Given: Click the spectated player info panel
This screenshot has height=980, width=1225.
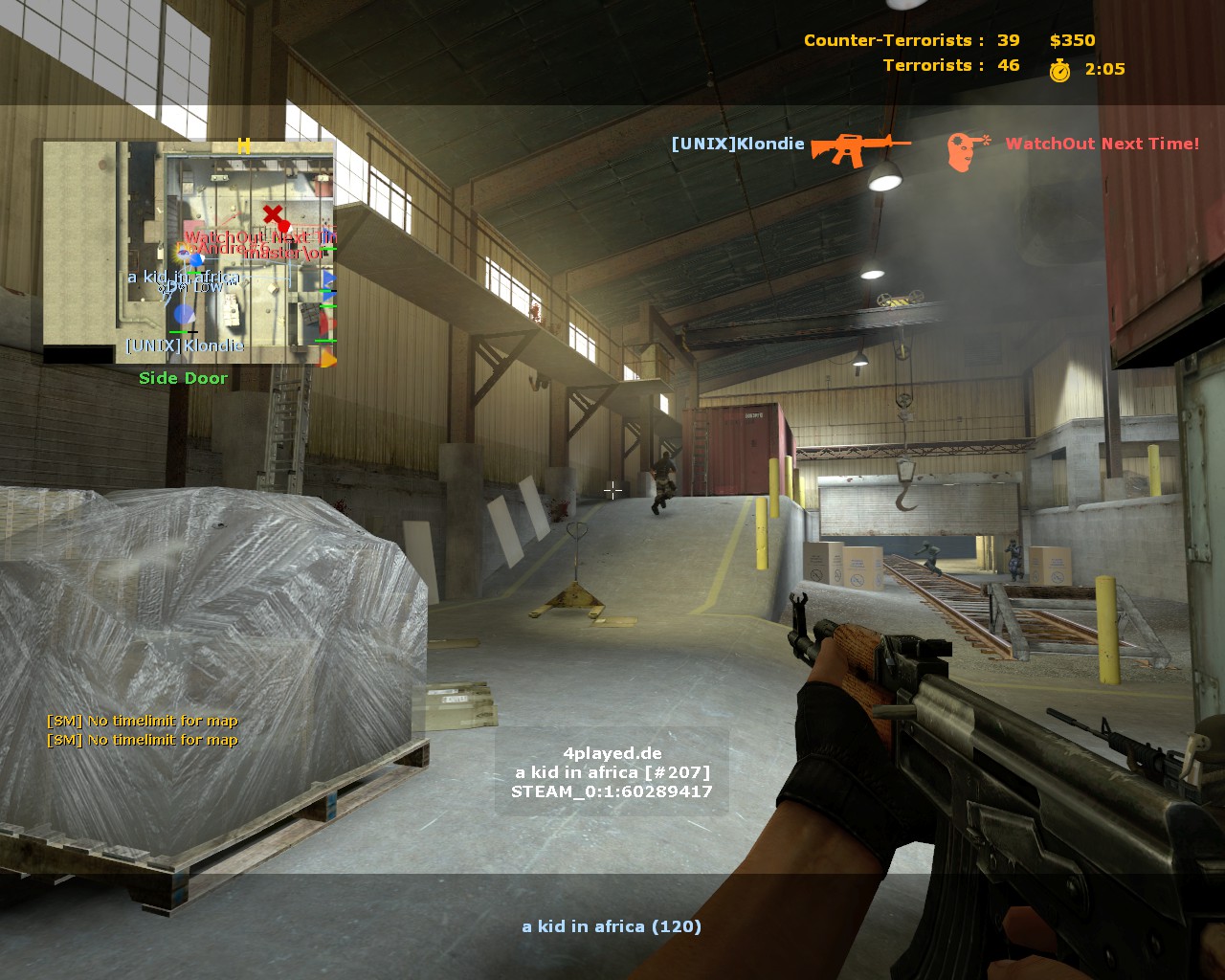Looking at the screenshot, I should pyautogui.click(x=612, y=772).
